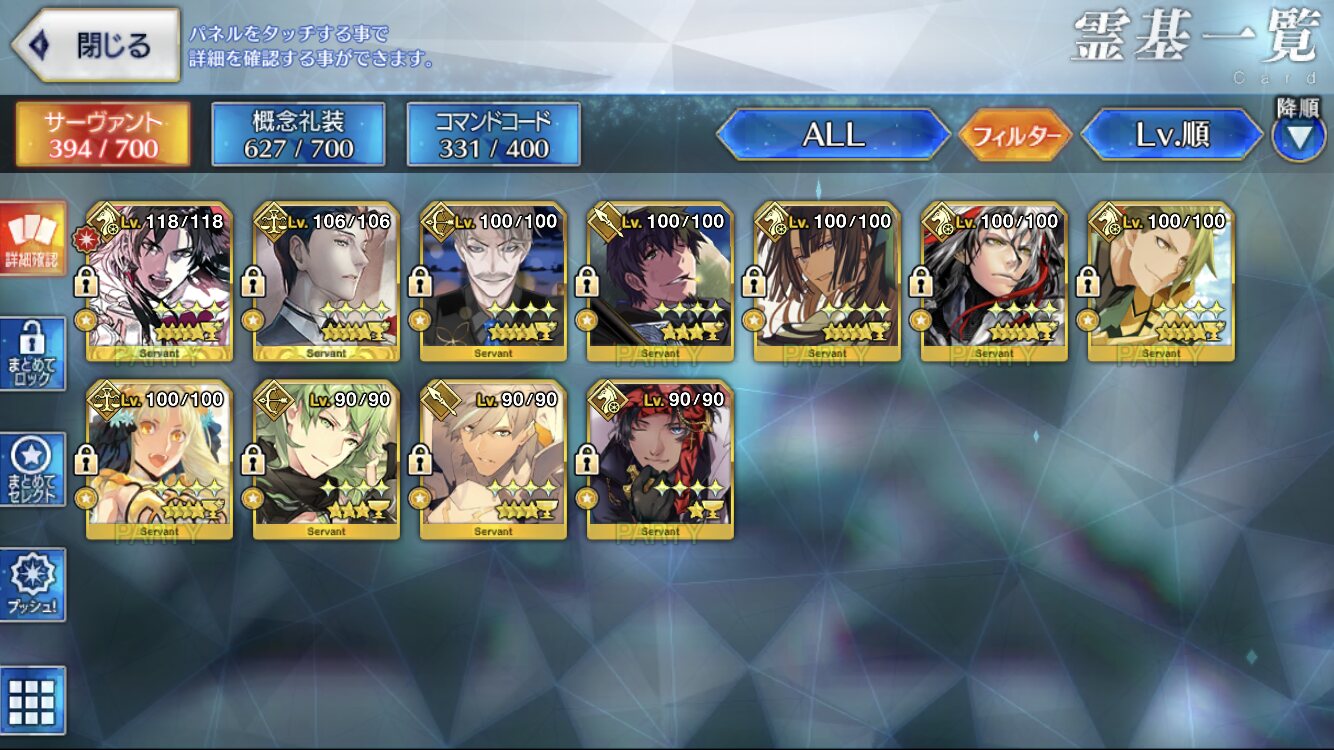Open the フィルター filter options

tap(1015, 135)
